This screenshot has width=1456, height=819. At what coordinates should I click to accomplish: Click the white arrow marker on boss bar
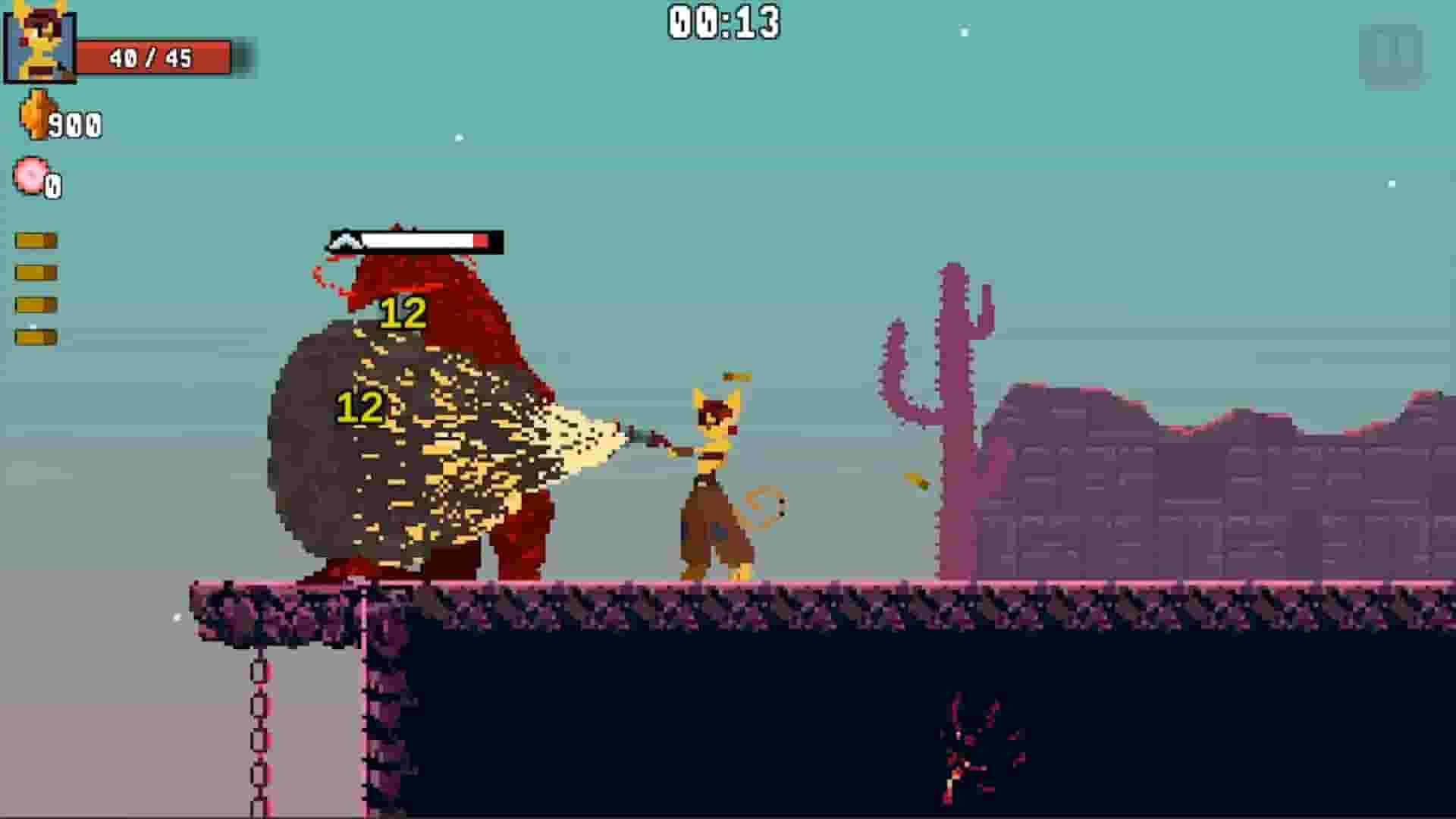click(346, 240)
